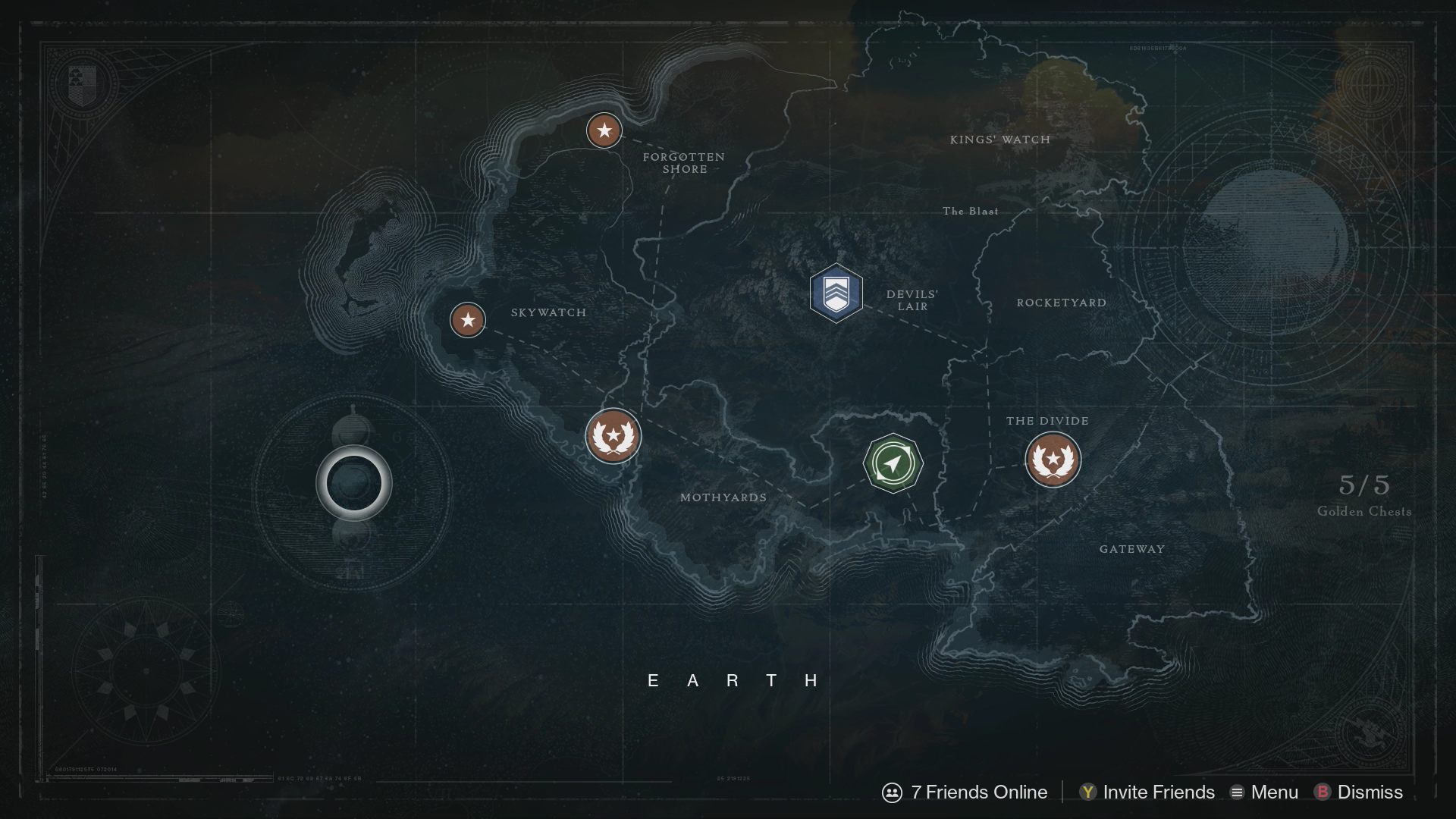
Task: Open the green patrol node near Mothyards
Action: tap(893, 463)
